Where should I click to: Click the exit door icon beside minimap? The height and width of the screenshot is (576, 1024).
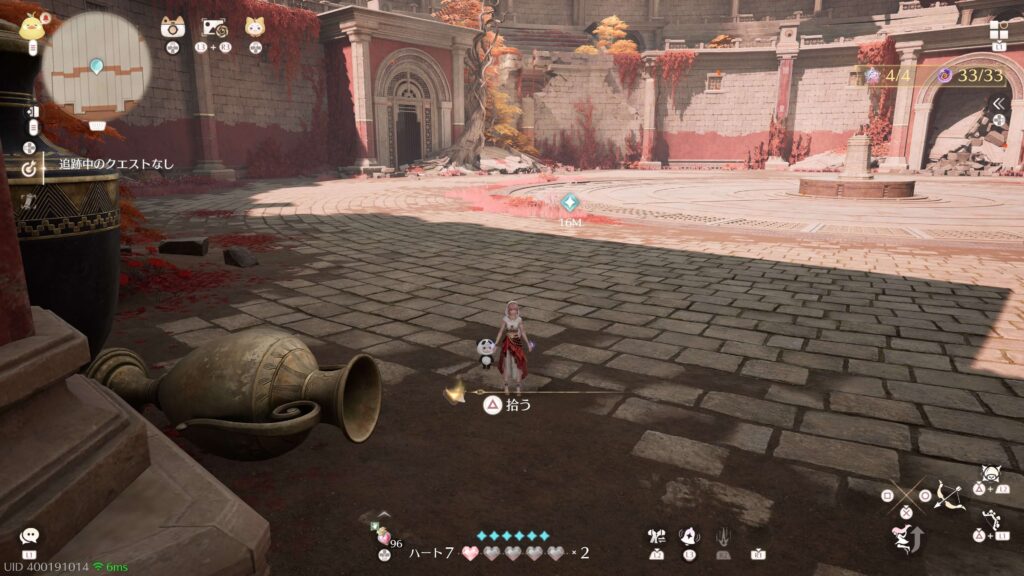[32, 111]
